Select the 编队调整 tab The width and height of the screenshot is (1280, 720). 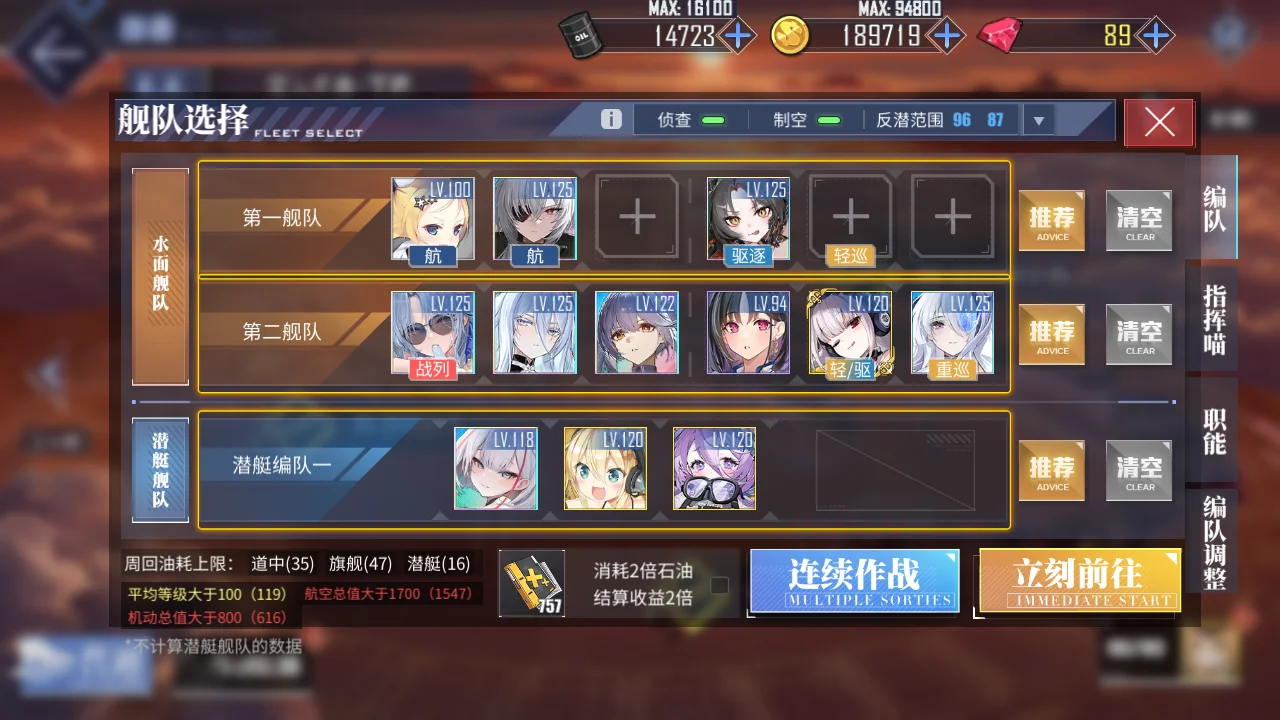tap(1214, 541)
